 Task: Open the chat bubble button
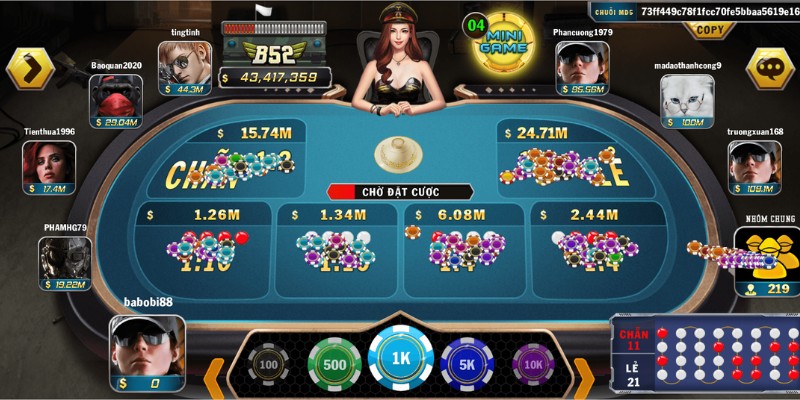click(770, 68)
